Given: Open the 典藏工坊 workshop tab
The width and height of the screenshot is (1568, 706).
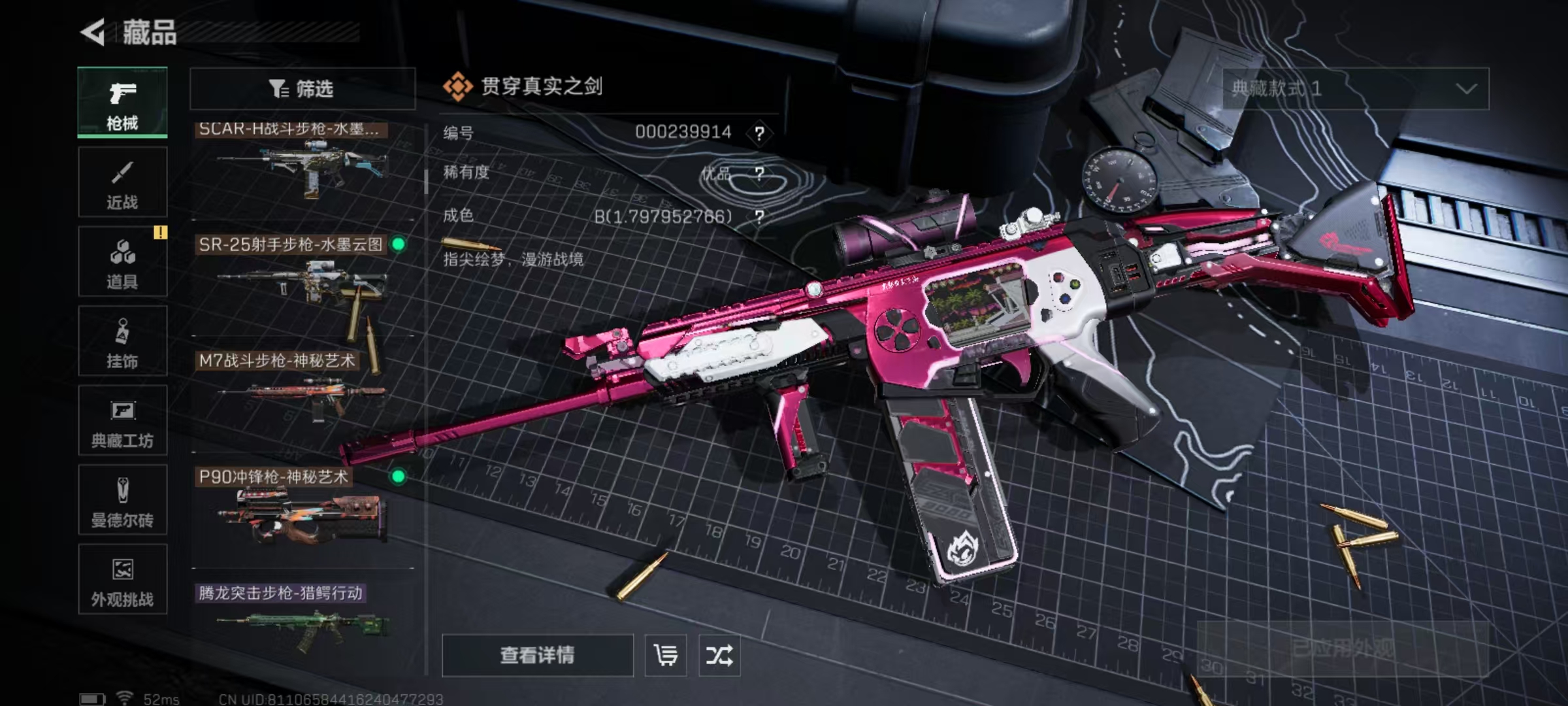Looking at the screenshot, I should pyautogui.click(x=122, y=421).
